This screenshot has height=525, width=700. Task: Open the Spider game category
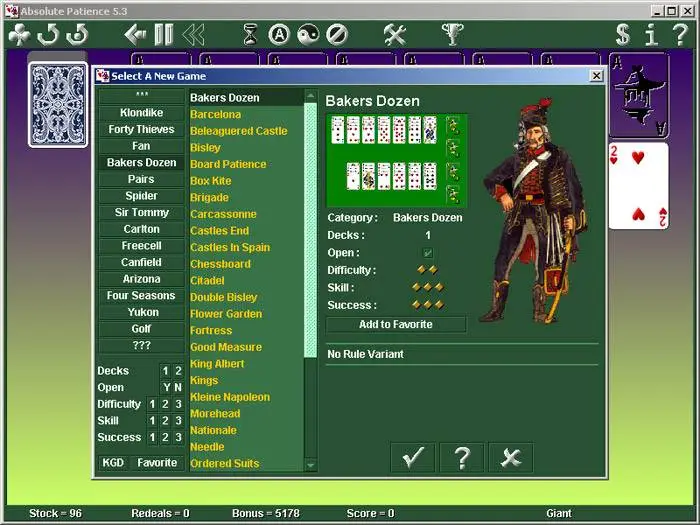pos(141,196)
